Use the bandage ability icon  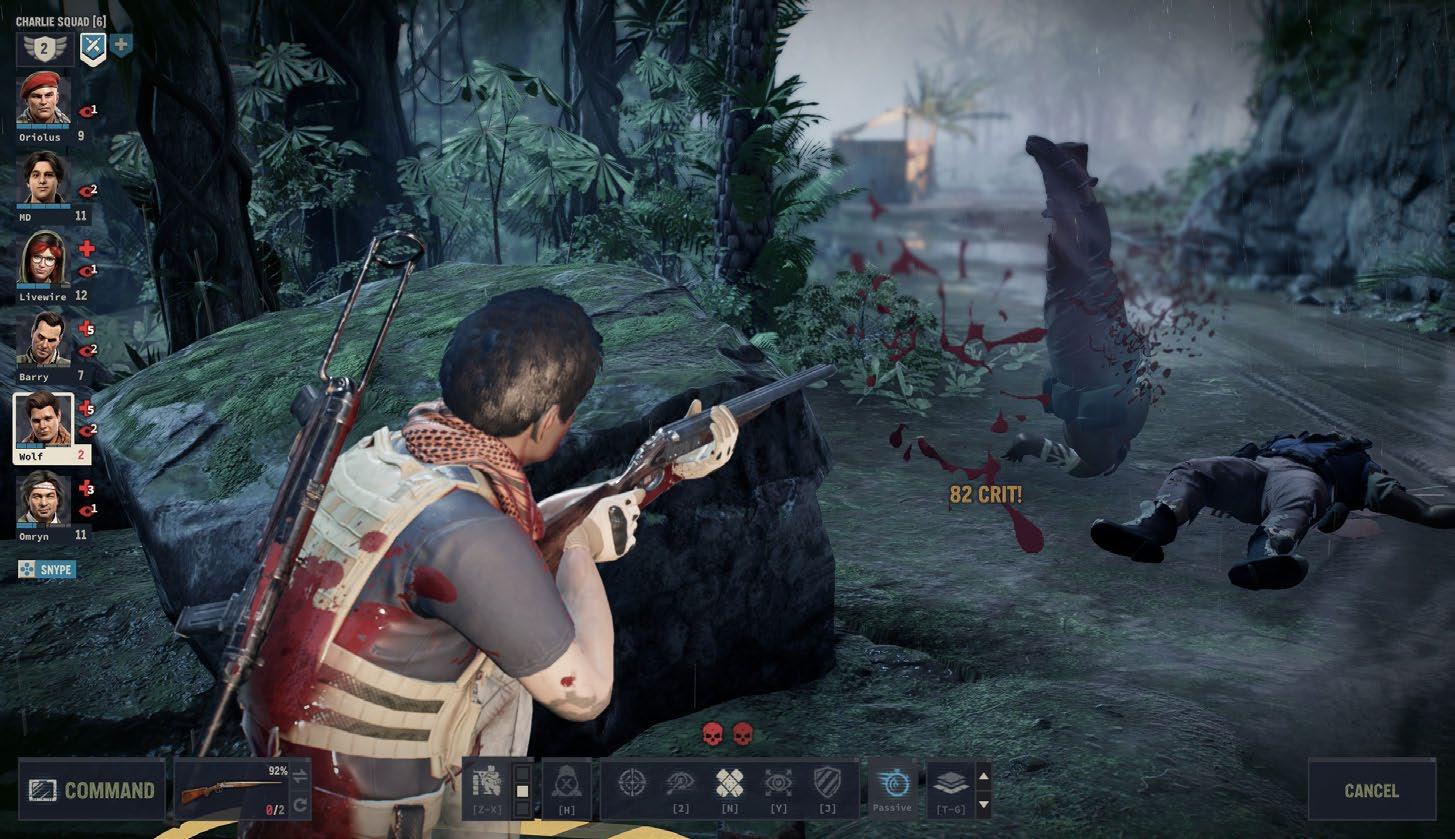coord(729,783)
